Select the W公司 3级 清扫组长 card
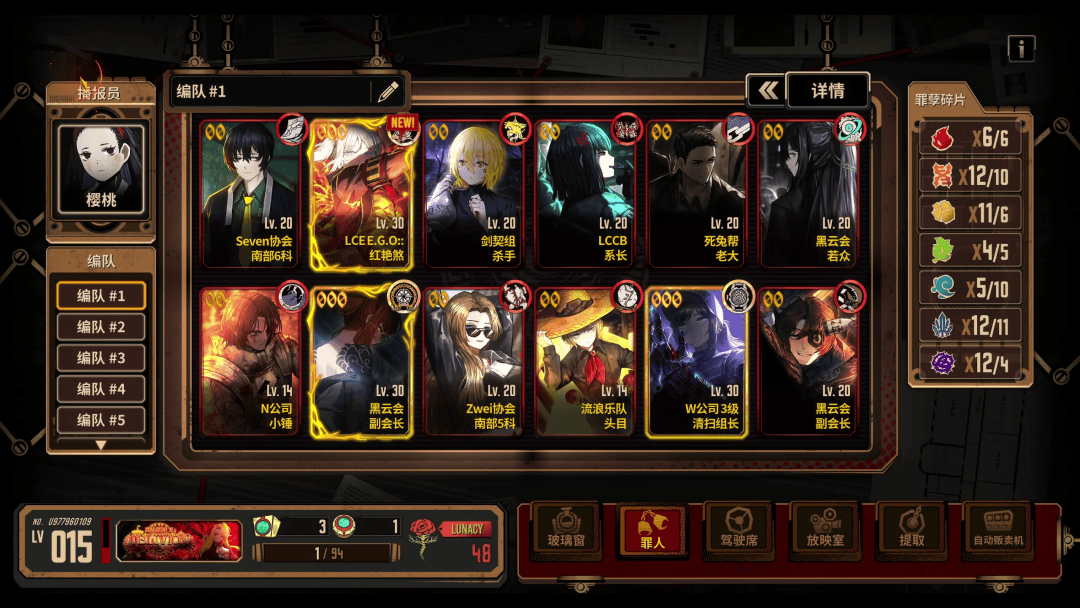1080x608 pixels. pos(698,362)
